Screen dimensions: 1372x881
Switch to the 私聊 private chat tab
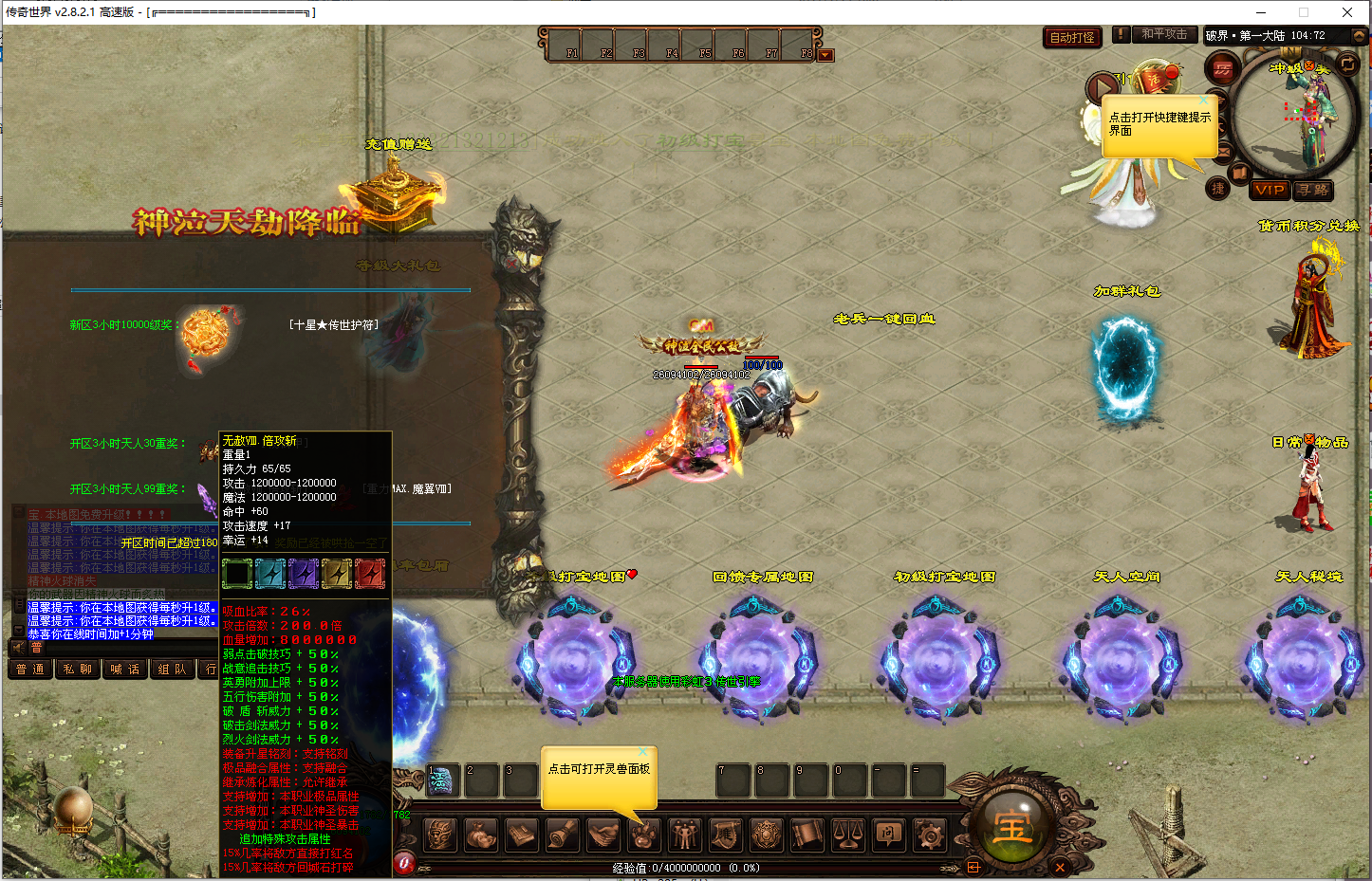click(78, 669)
